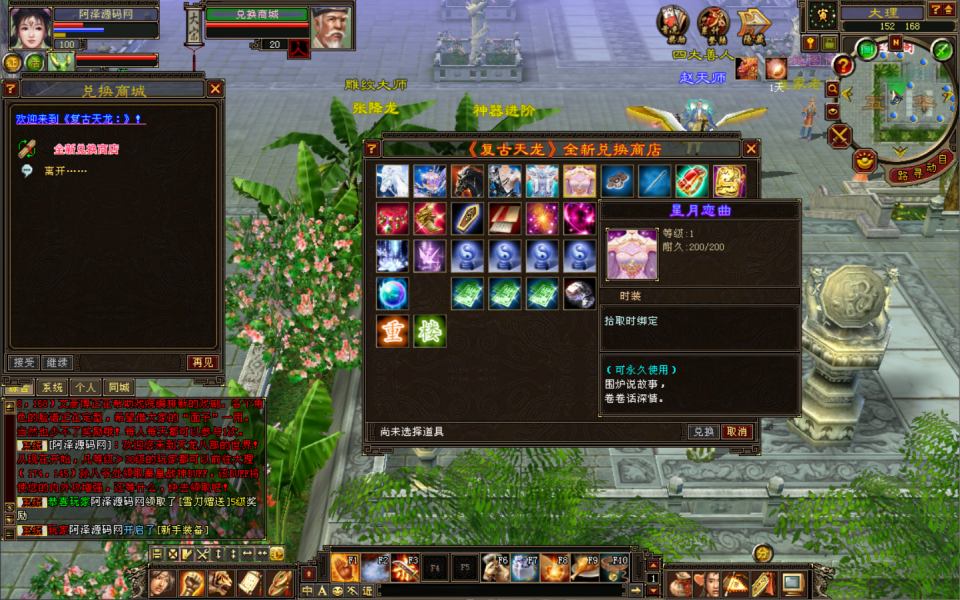Open the 个人 chat tab
The height and width of the screenshot is (600, 960).
pyautogui.click(x=86, y=387)
